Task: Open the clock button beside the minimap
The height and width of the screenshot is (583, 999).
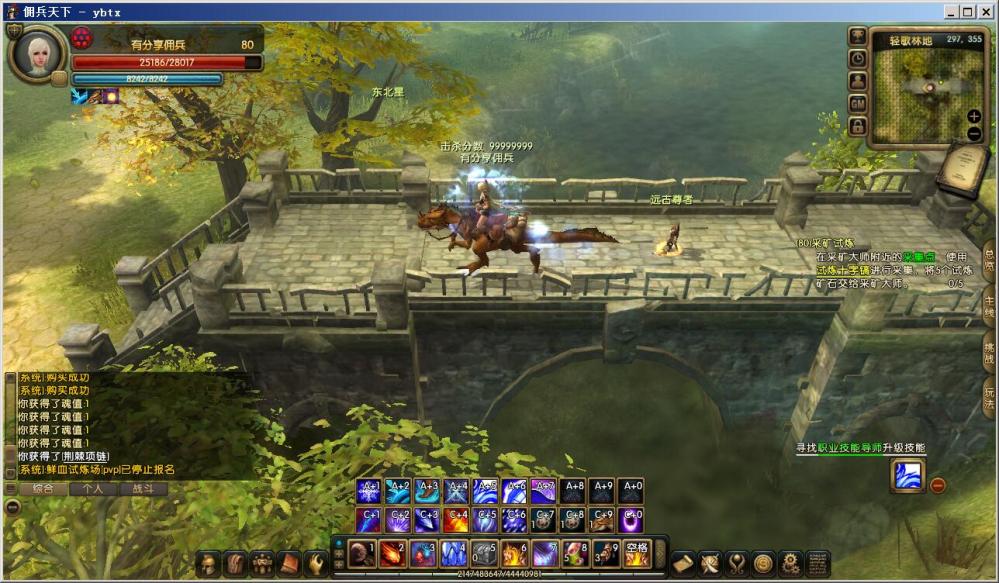Action: pyautogui.click(x=857, y=58)
